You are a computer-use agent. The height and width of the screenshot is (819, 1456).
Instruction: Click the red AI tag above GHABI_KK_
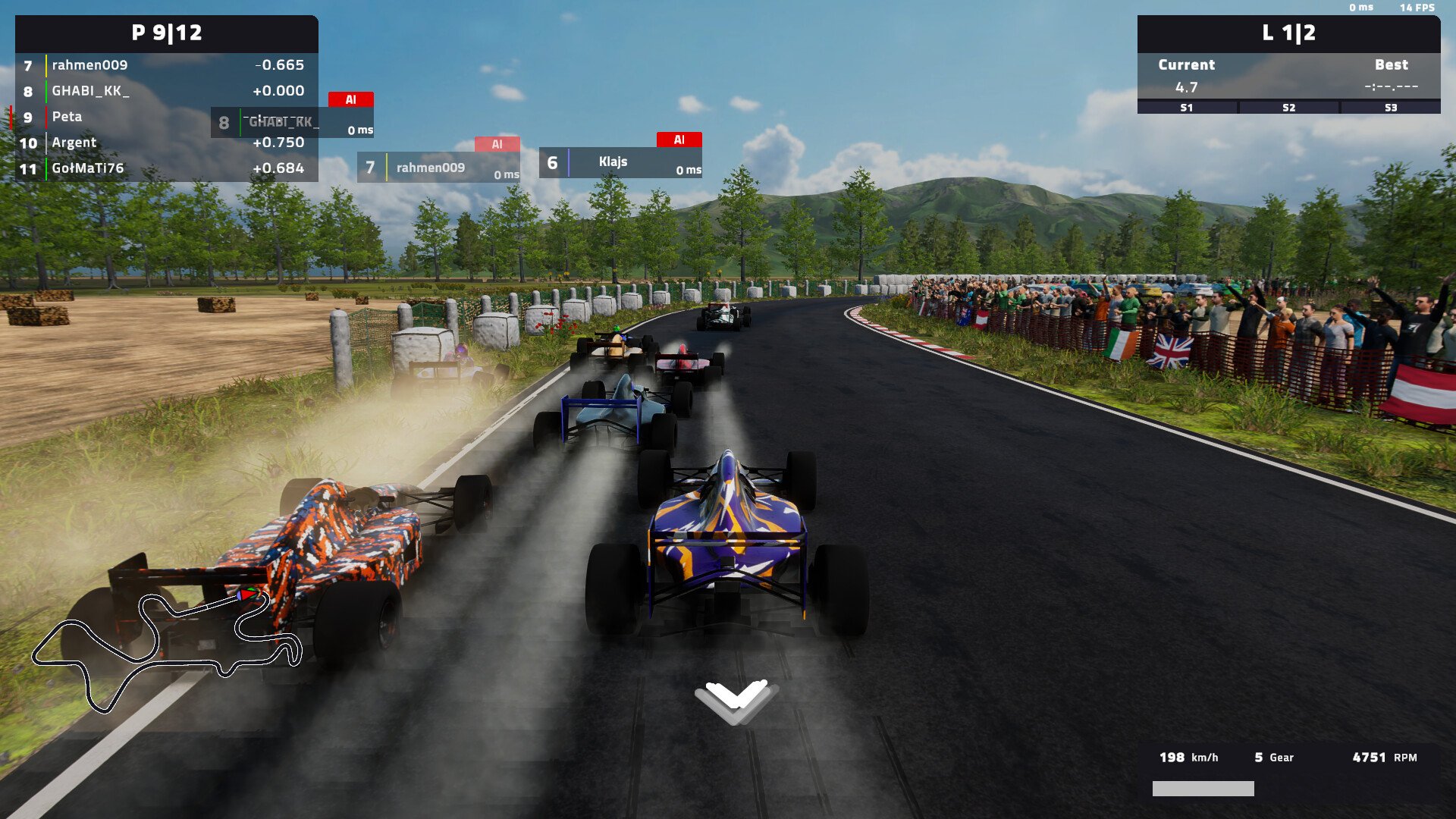350,98
